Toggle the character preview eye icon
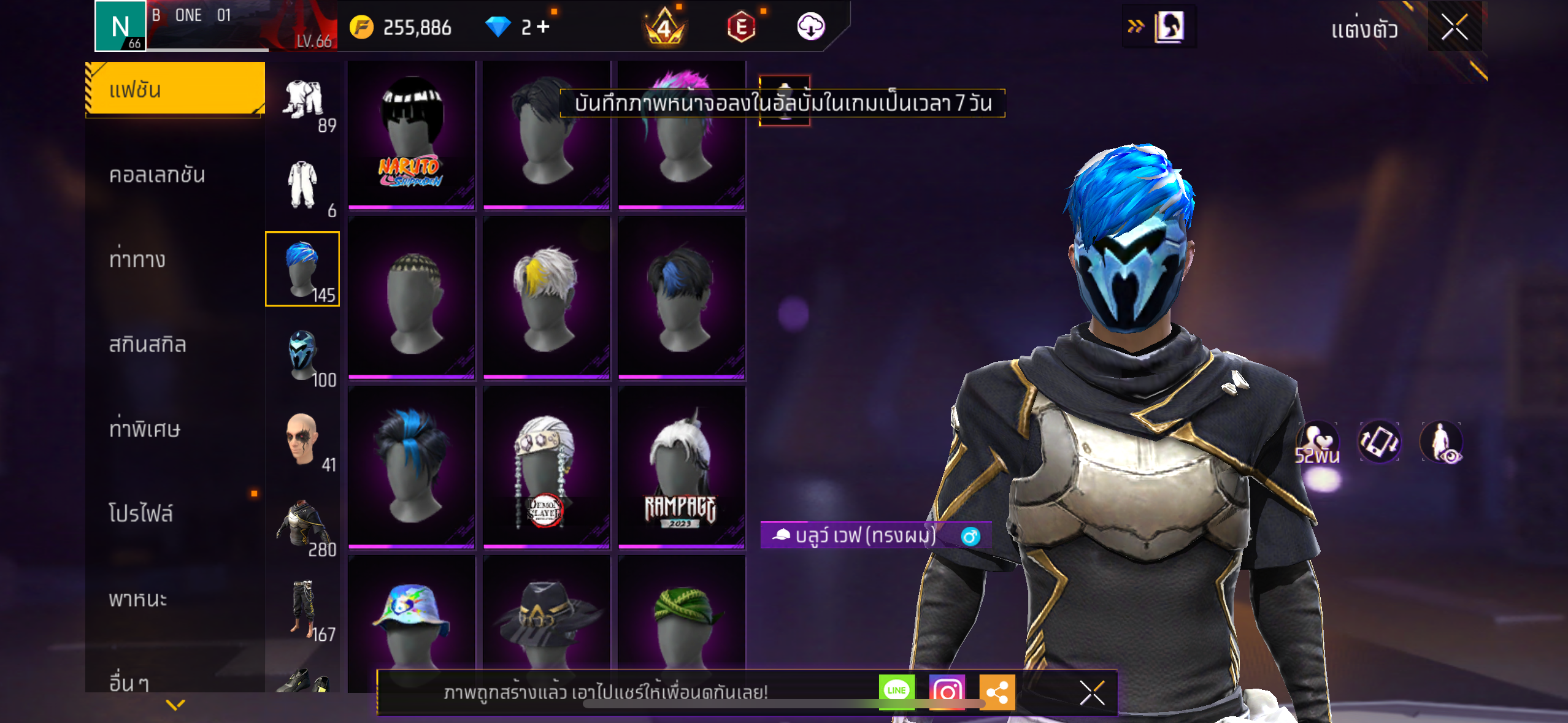The image size is (1568, 723). tap(1442, 442)
